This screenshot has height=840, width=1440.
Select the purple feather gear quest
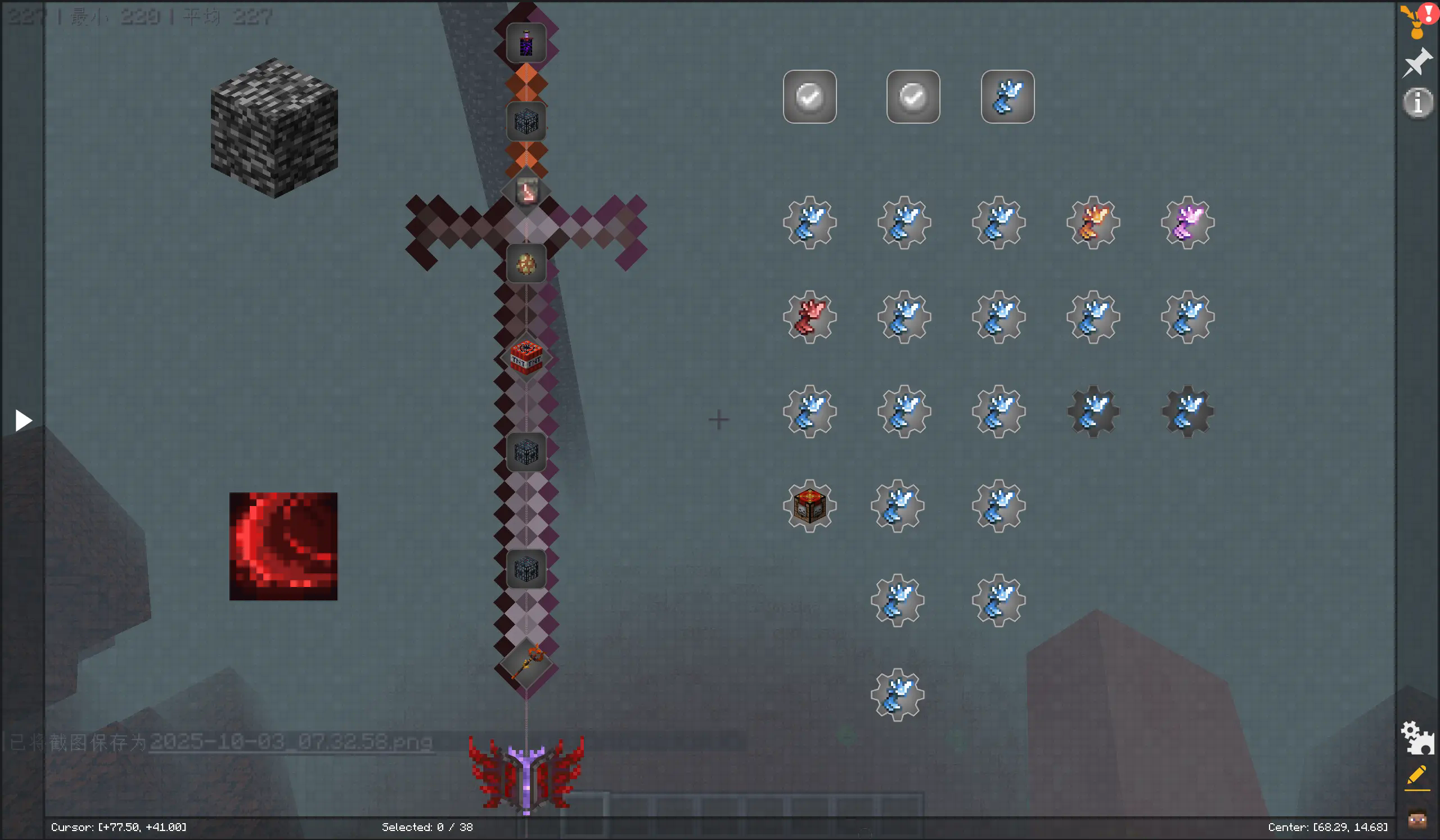click(1187, 223)
